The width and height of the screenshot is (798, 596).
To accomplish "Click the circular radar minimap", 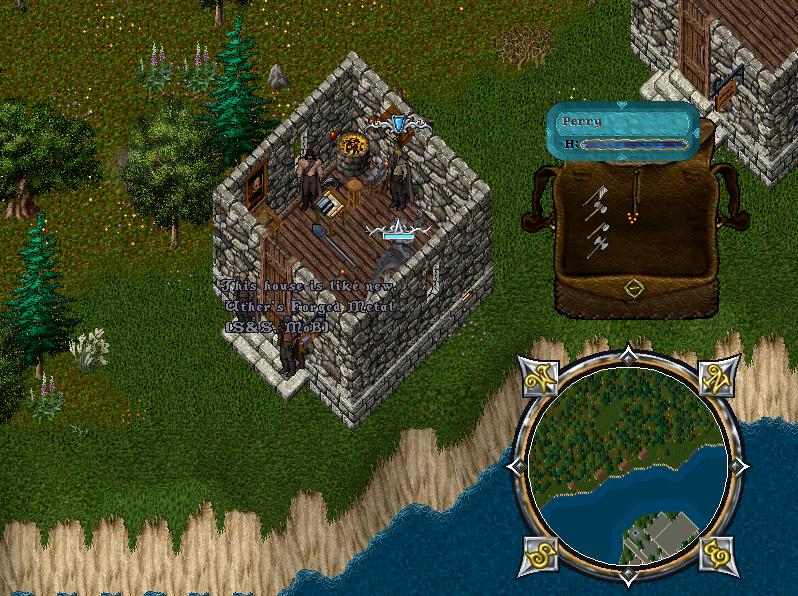I will point(627,465).
